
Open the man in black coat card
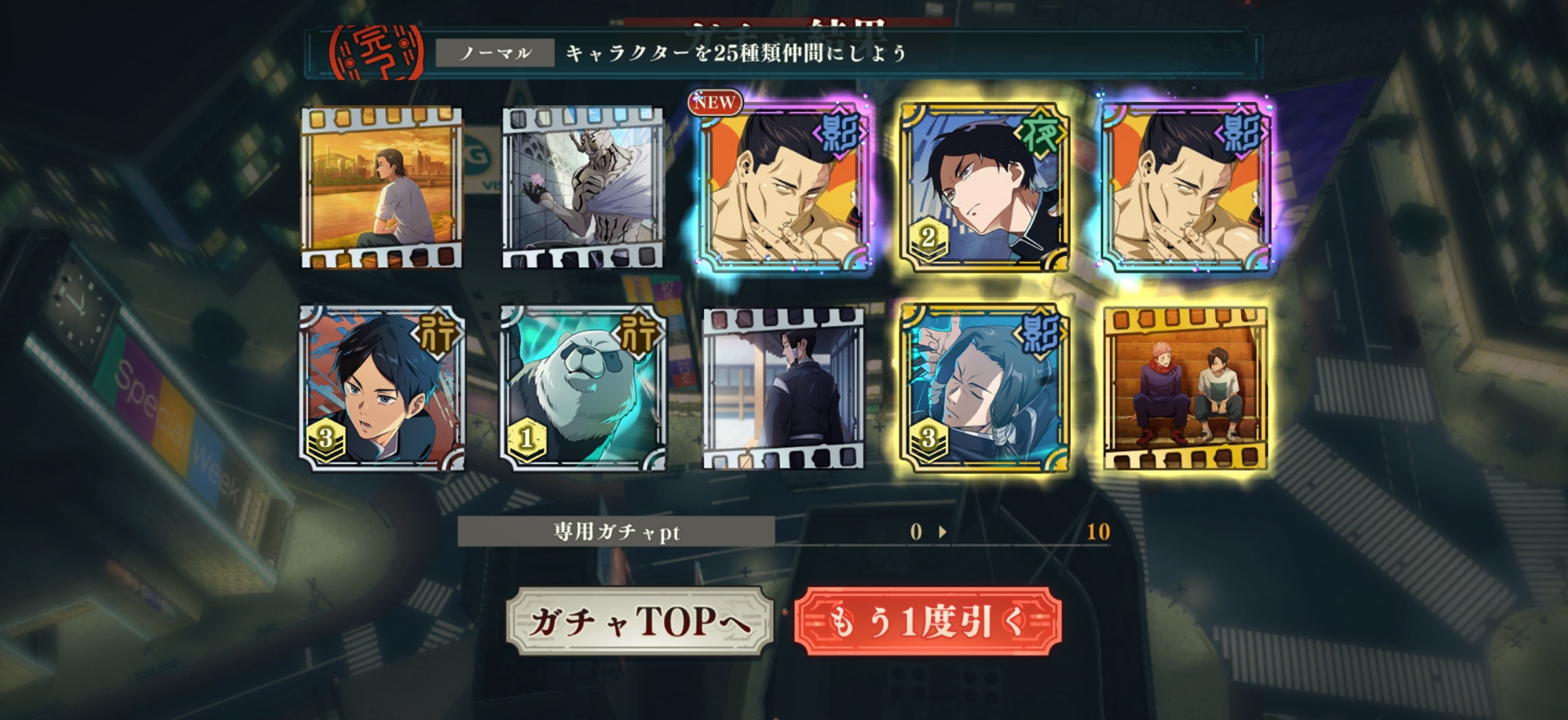click(784, 389)
